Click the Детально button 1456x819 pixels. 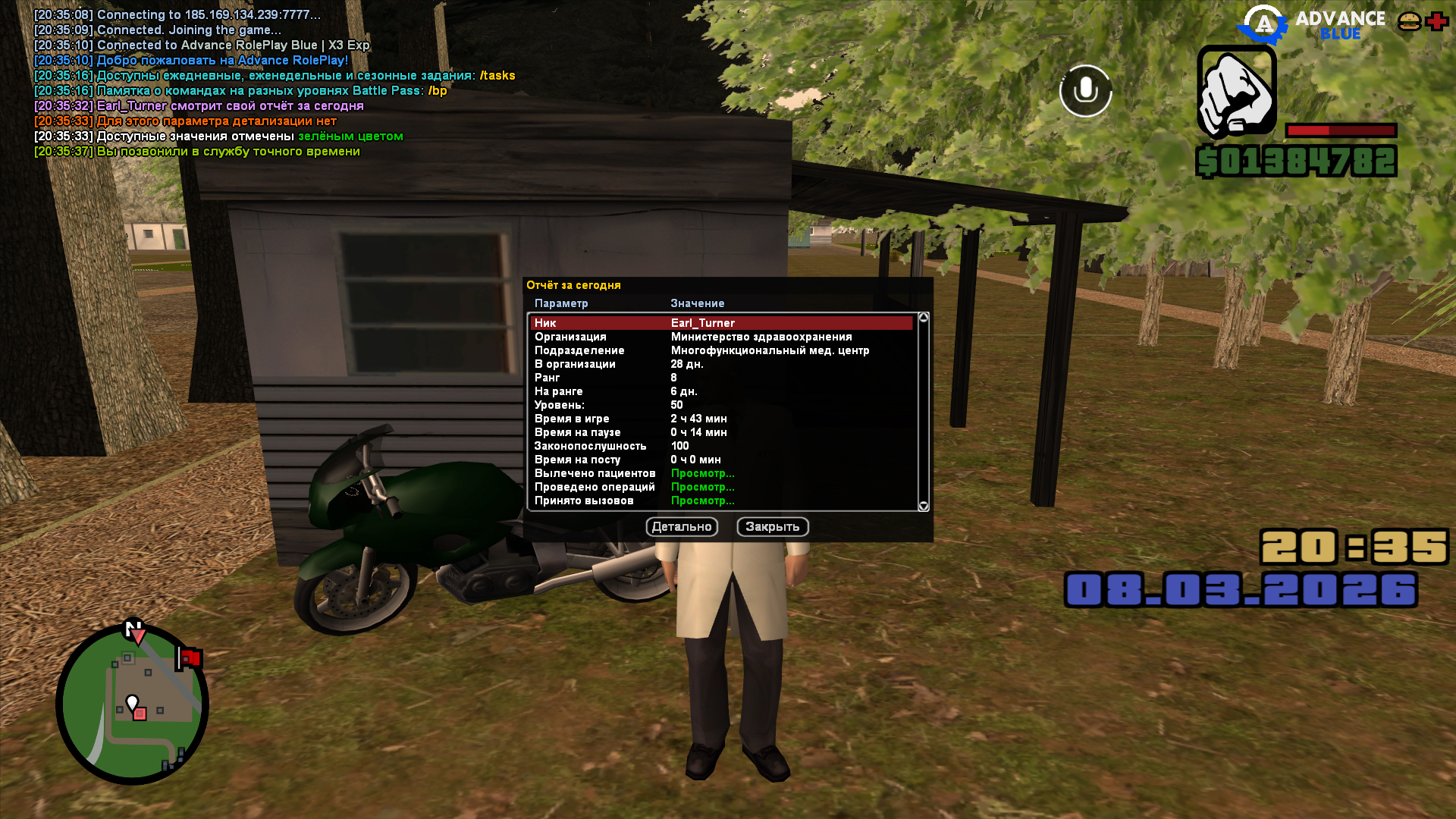pyautogui.click(x=682, y=527)
